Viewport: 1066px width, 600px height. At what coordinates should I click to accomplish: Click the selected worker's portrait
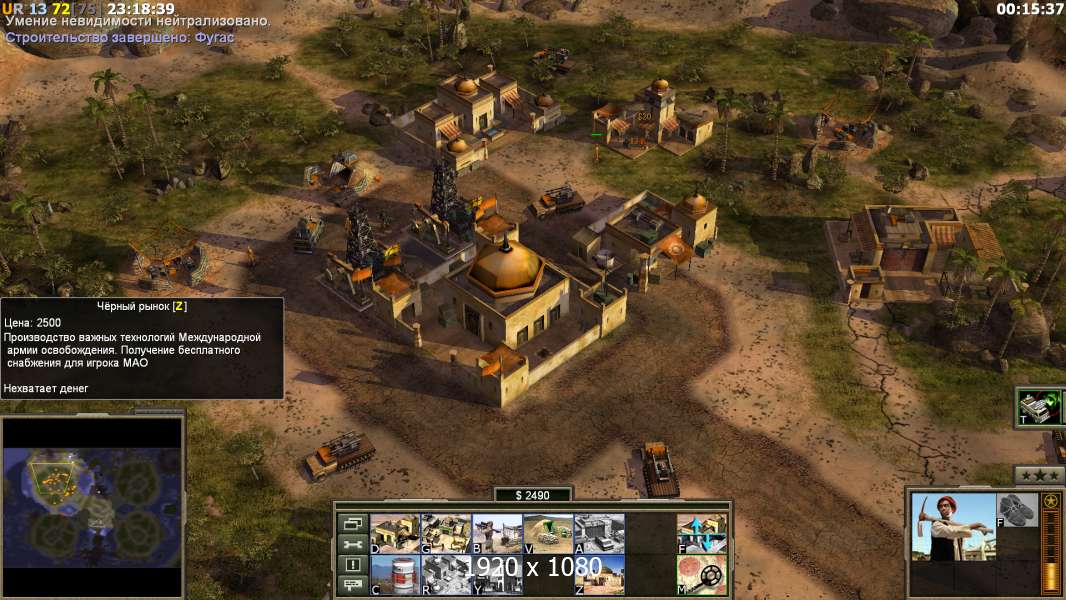tap(954, 526)
